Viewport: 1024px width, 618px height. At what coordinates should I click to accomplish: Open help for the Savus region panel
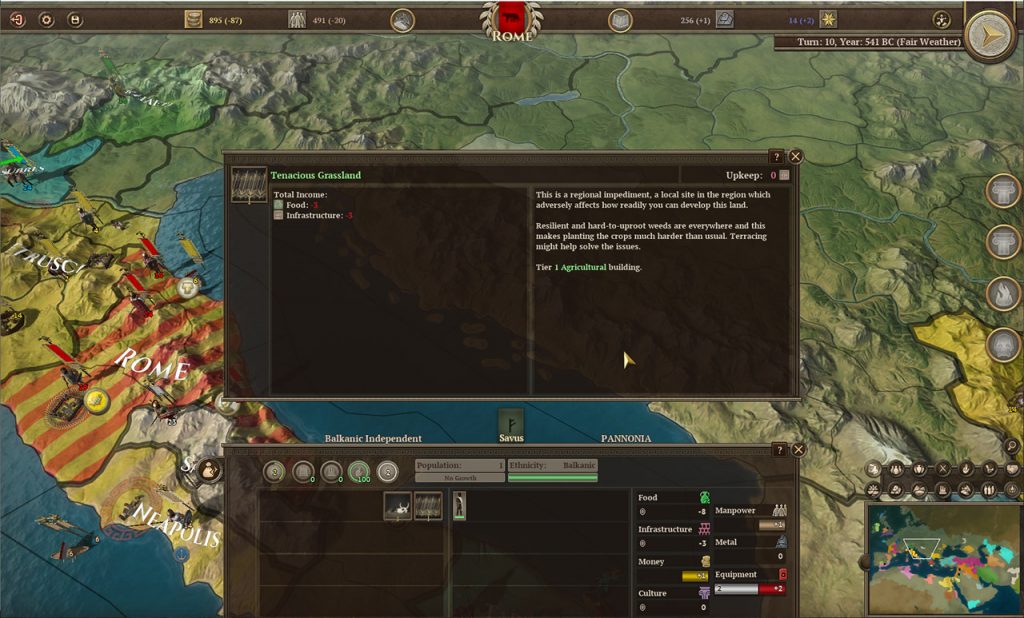(x=779, y=450)
